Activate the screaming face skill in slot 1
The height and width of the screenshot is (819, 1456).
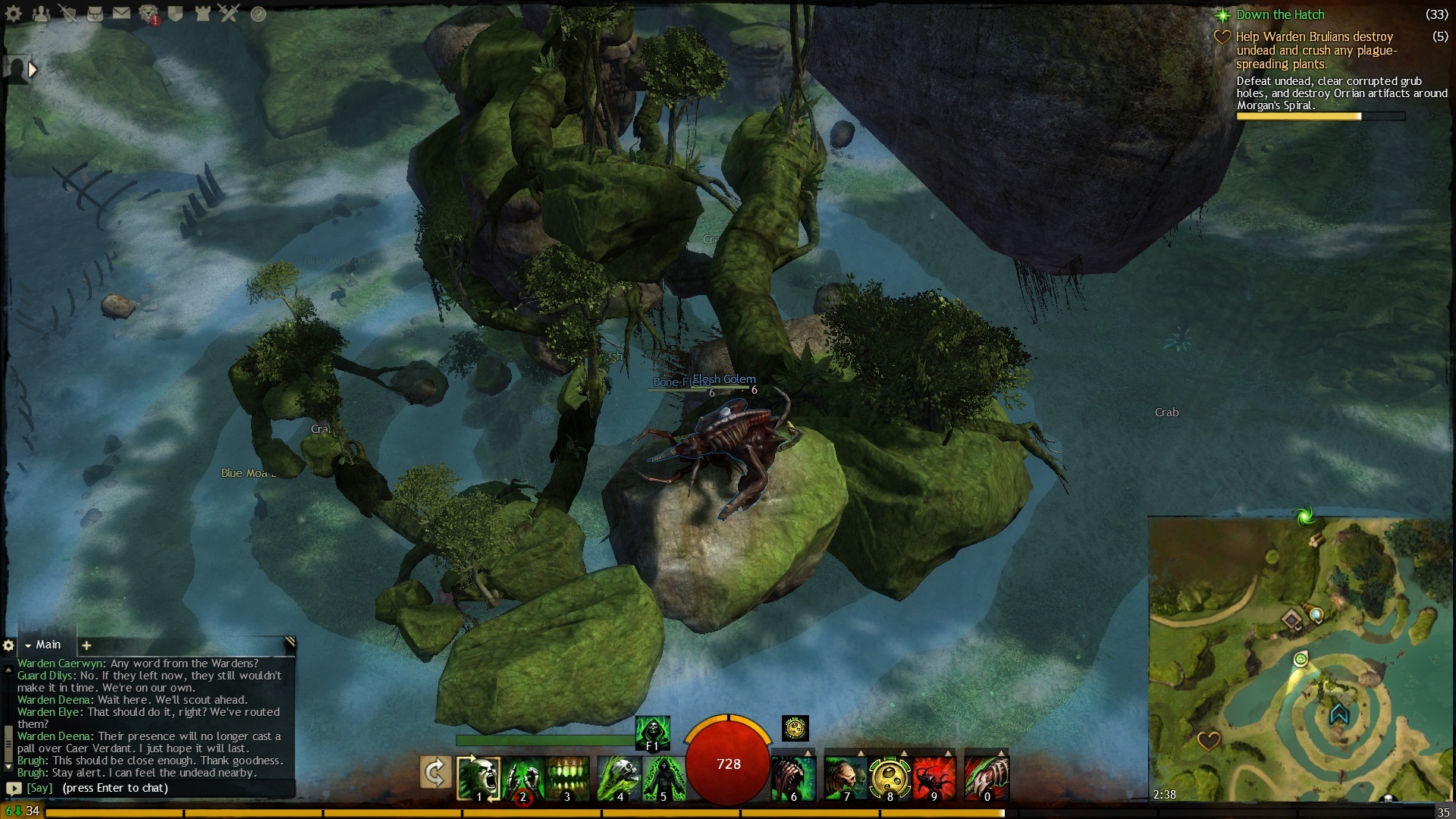[479, 777]
